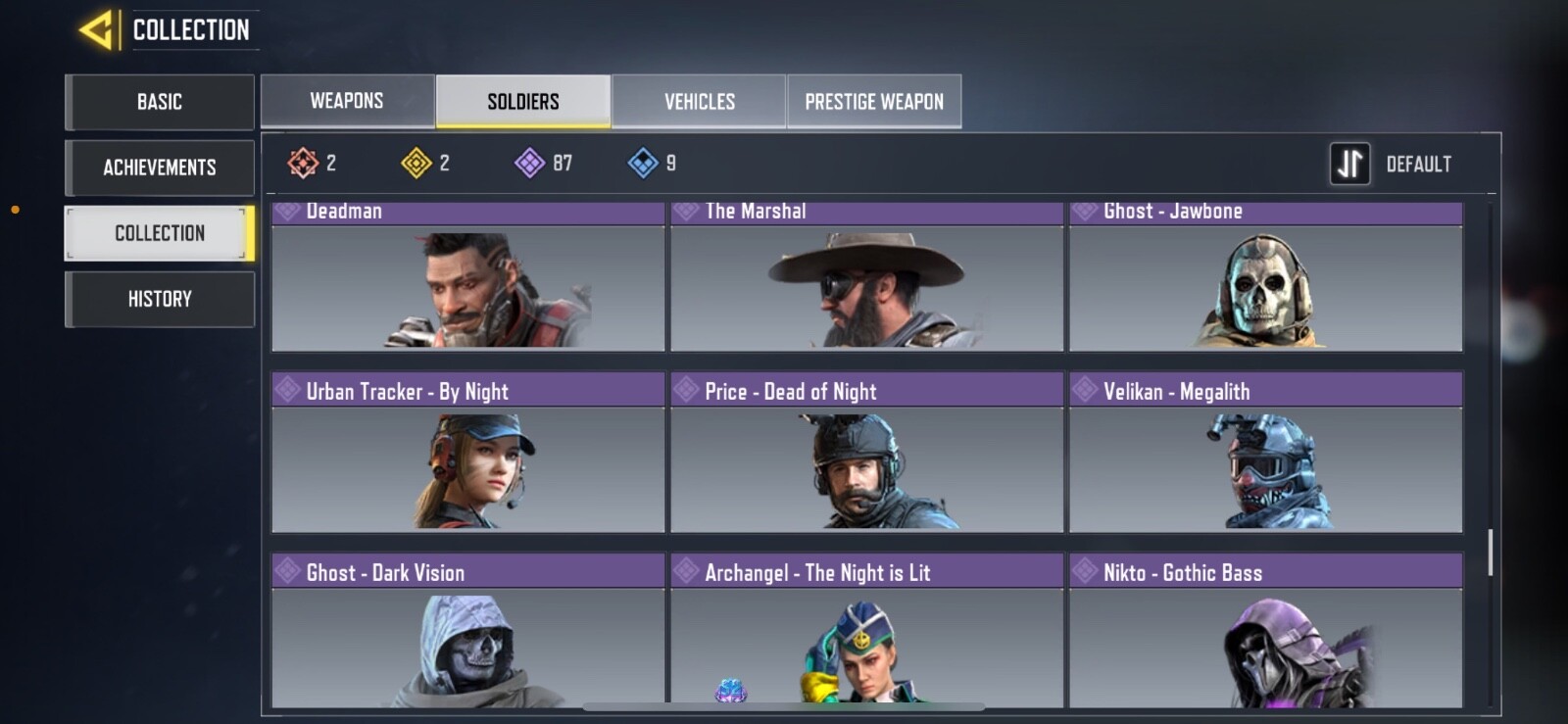Screen dimensions: 1568x724
Task: Open the History section
Action: [x=159, y=299]
